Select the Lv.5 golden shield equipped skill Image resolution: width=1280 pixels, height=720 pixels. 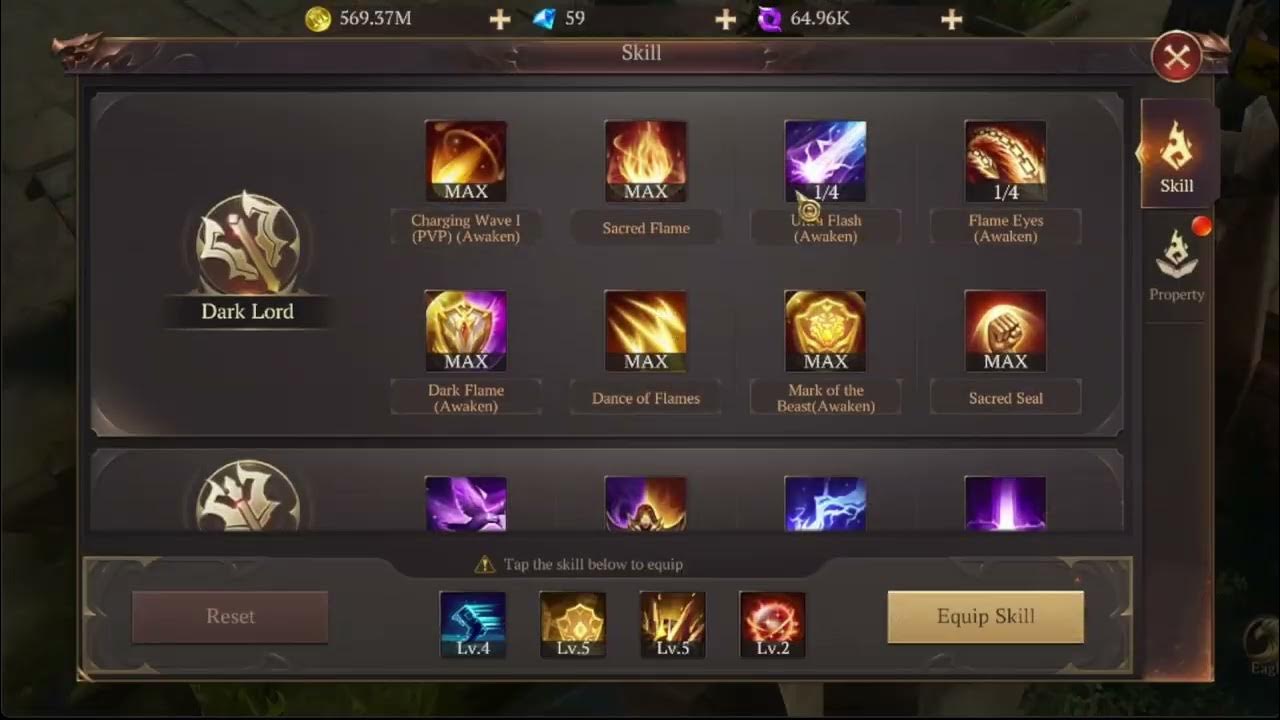[572, 622]
